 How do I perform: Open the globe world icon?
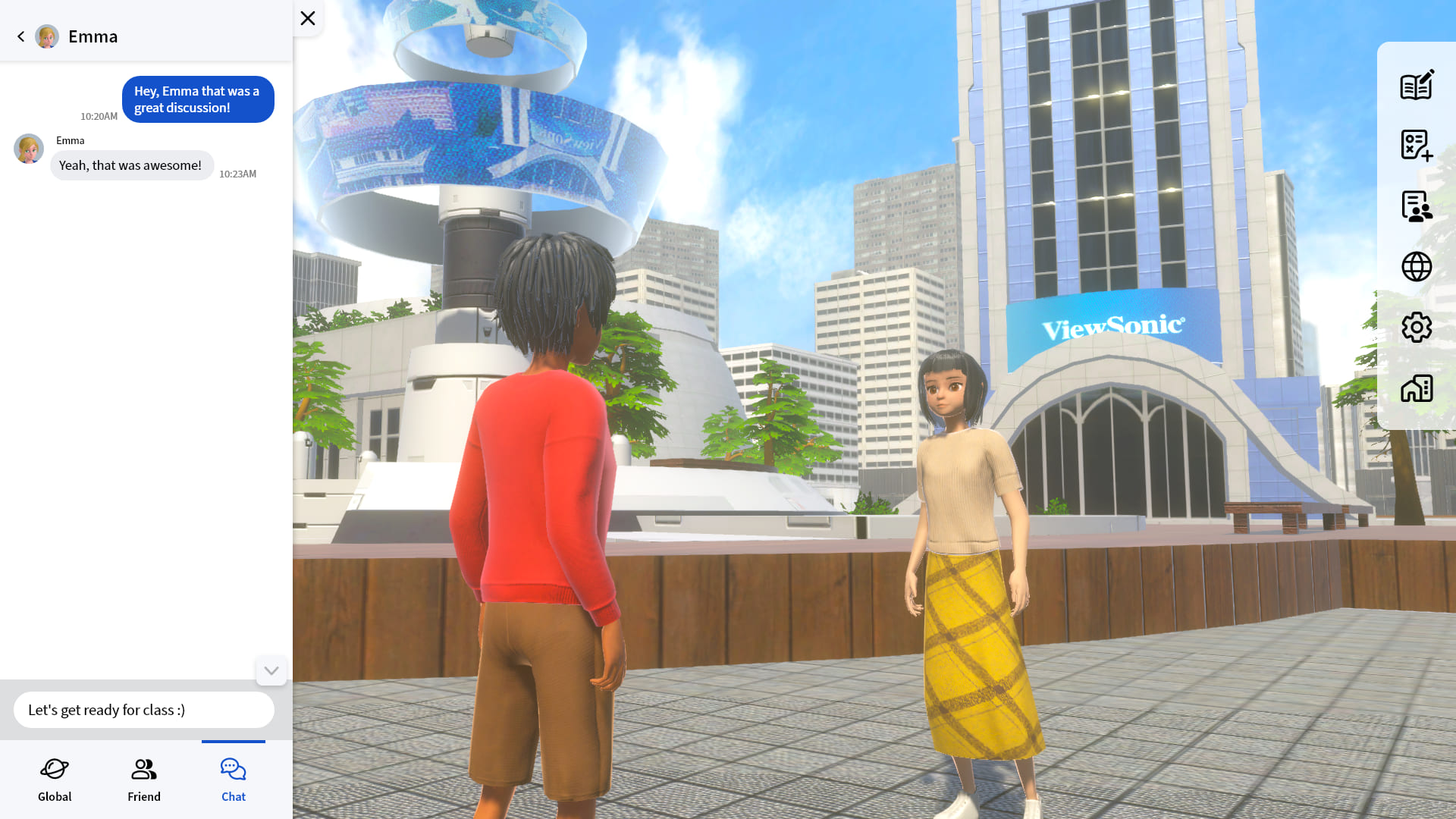(x=1416, y=266)
